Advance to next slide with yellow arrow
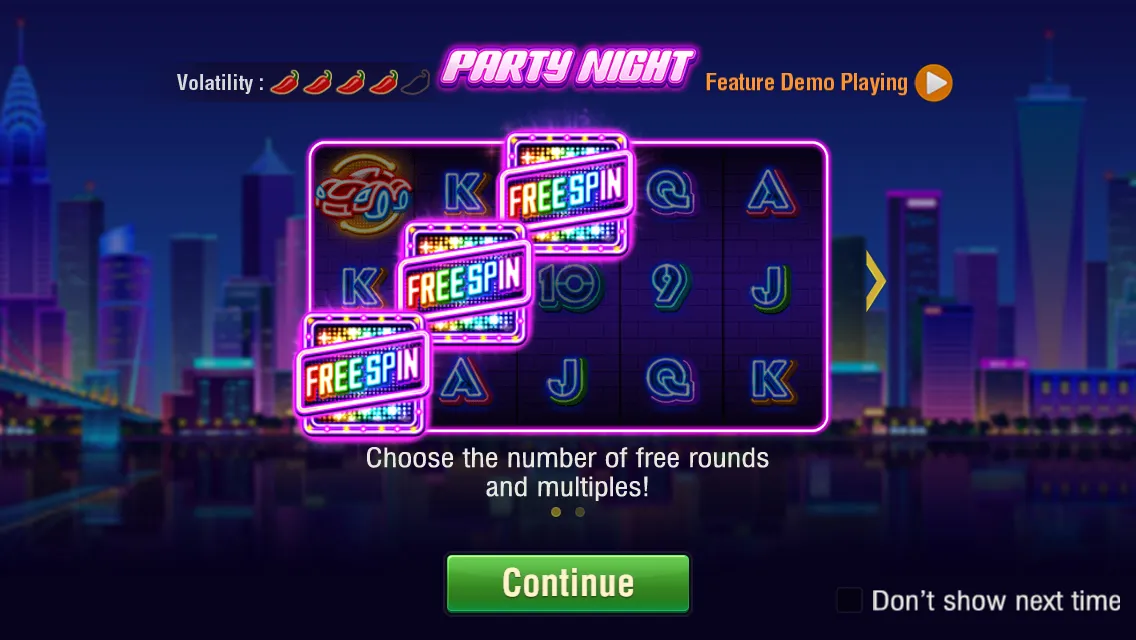Image resolution: width=1136 pixels, height=640 pixels. pos(876,282)
